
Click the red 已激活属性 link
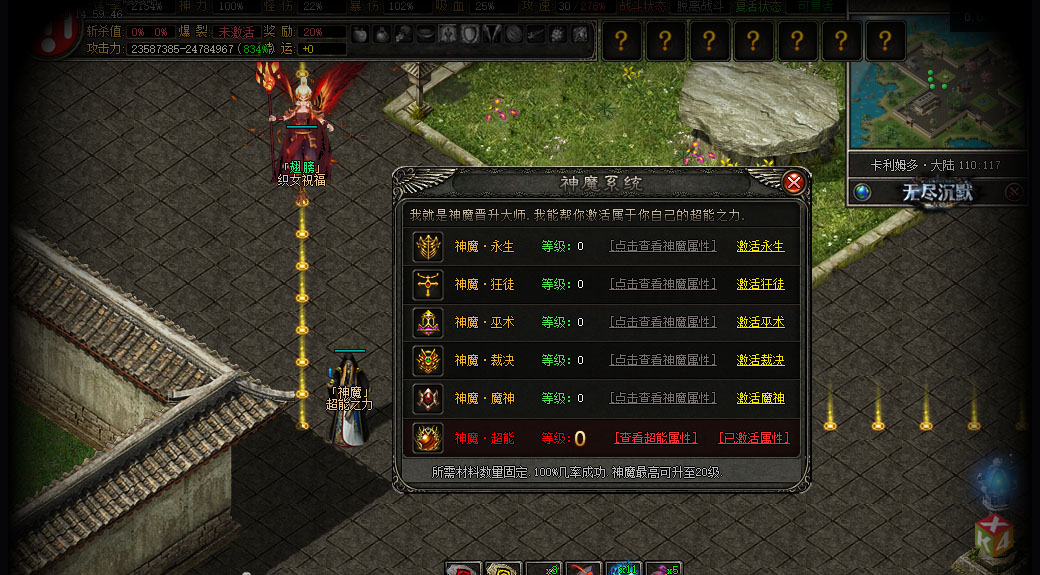pos(753,438)
